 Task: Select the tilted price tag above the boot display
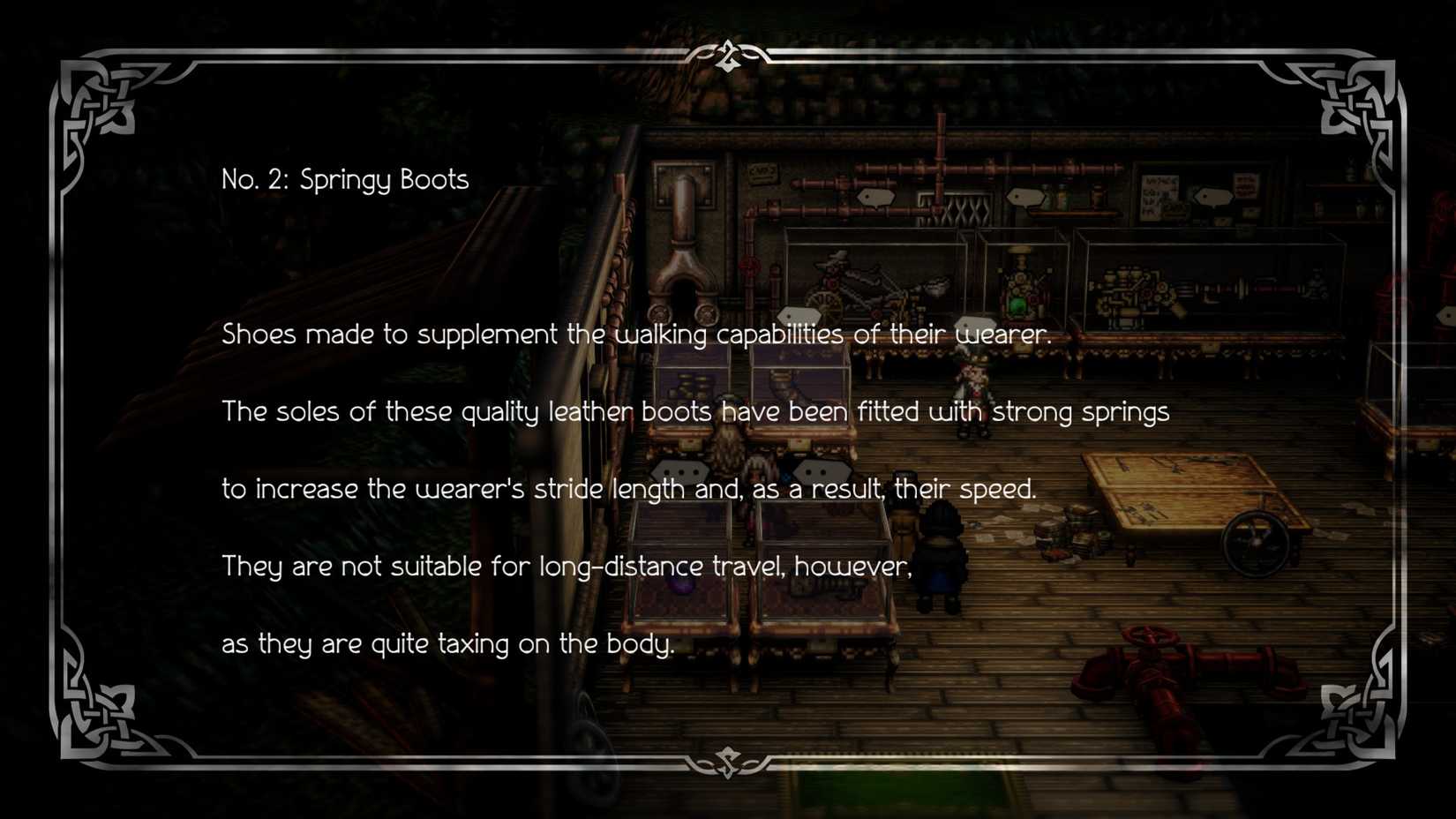[x=799, y=315]
